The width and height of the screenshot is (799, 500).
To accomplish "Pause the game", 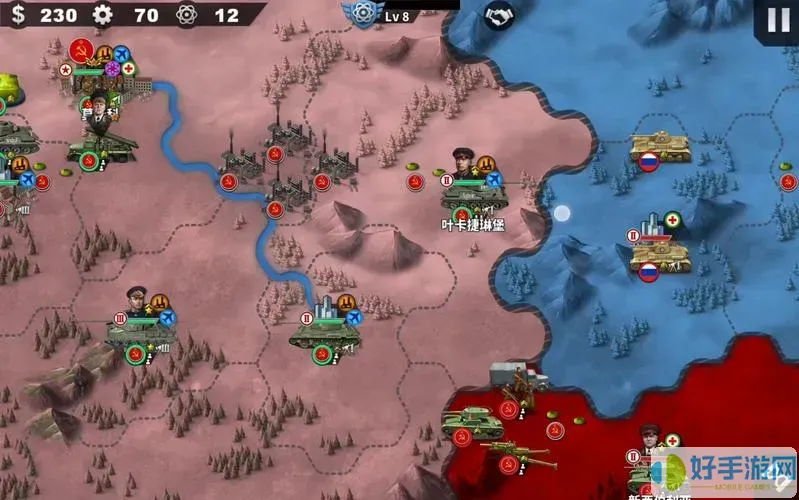I will [x=777, y=20].
